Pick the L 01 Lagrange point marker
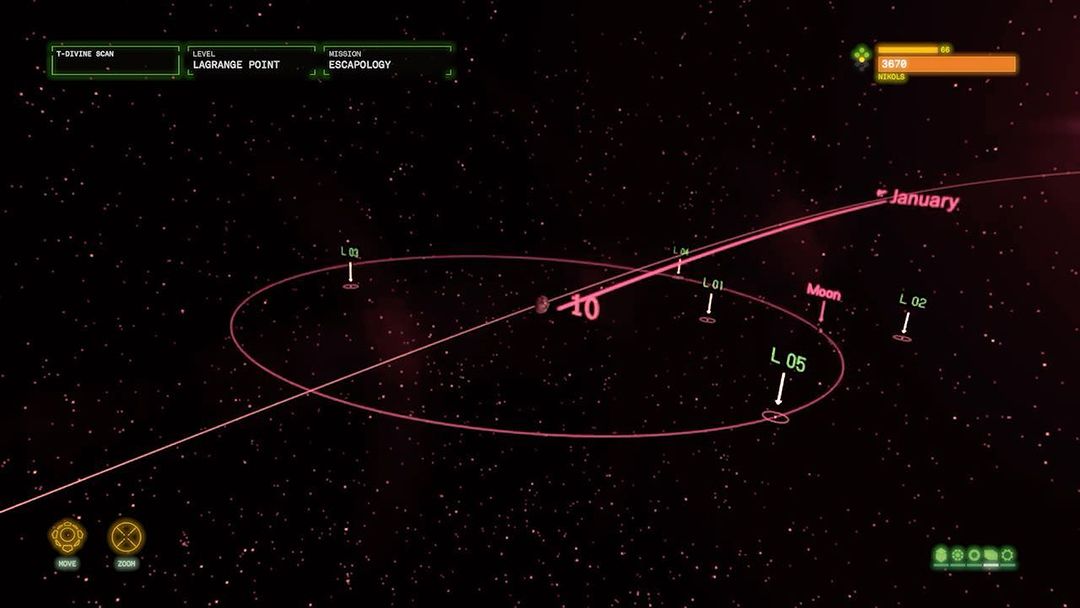1080x608 pixels. click(707, 319)
